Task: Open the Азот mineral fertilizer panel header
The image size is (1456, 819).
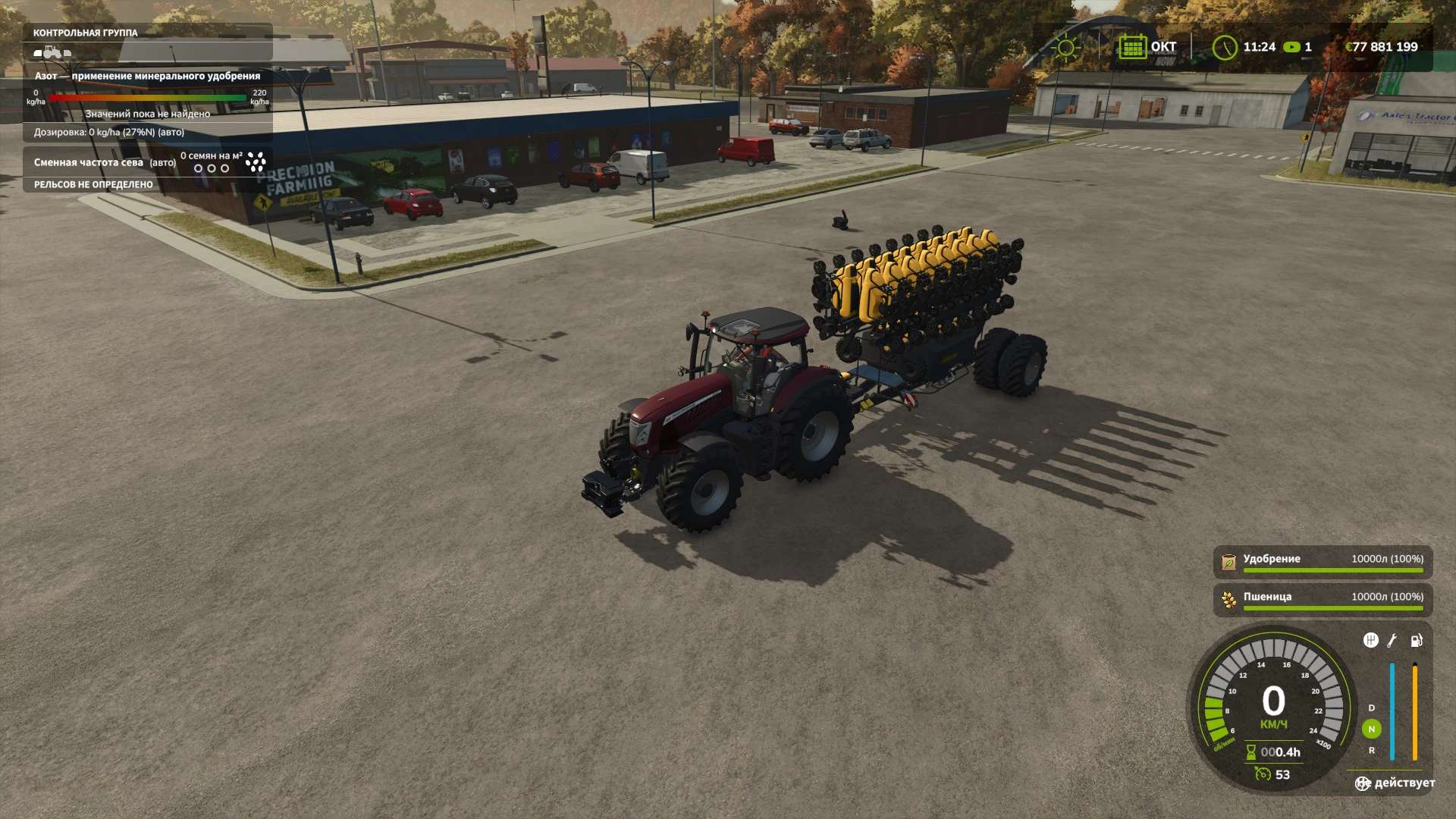Action: click(x=147, y=76)
